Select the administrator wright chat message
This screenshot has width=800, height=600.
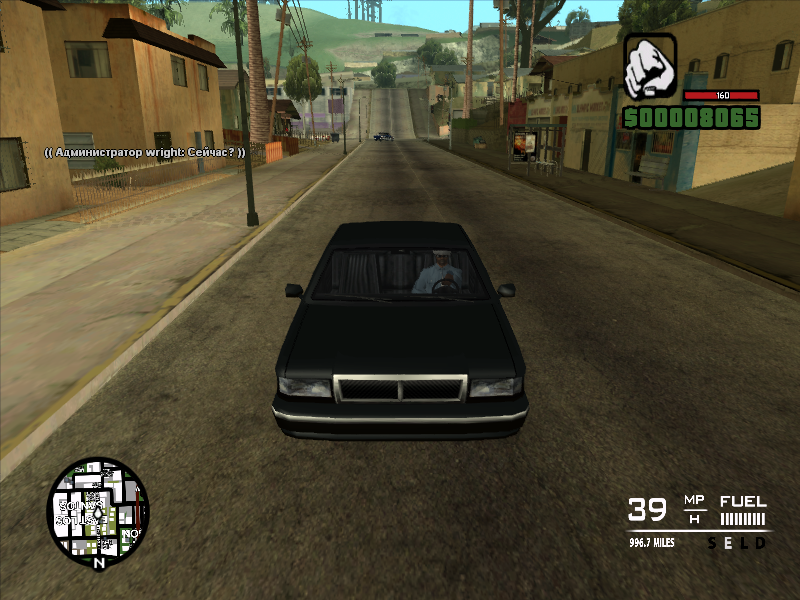(145, 152)
